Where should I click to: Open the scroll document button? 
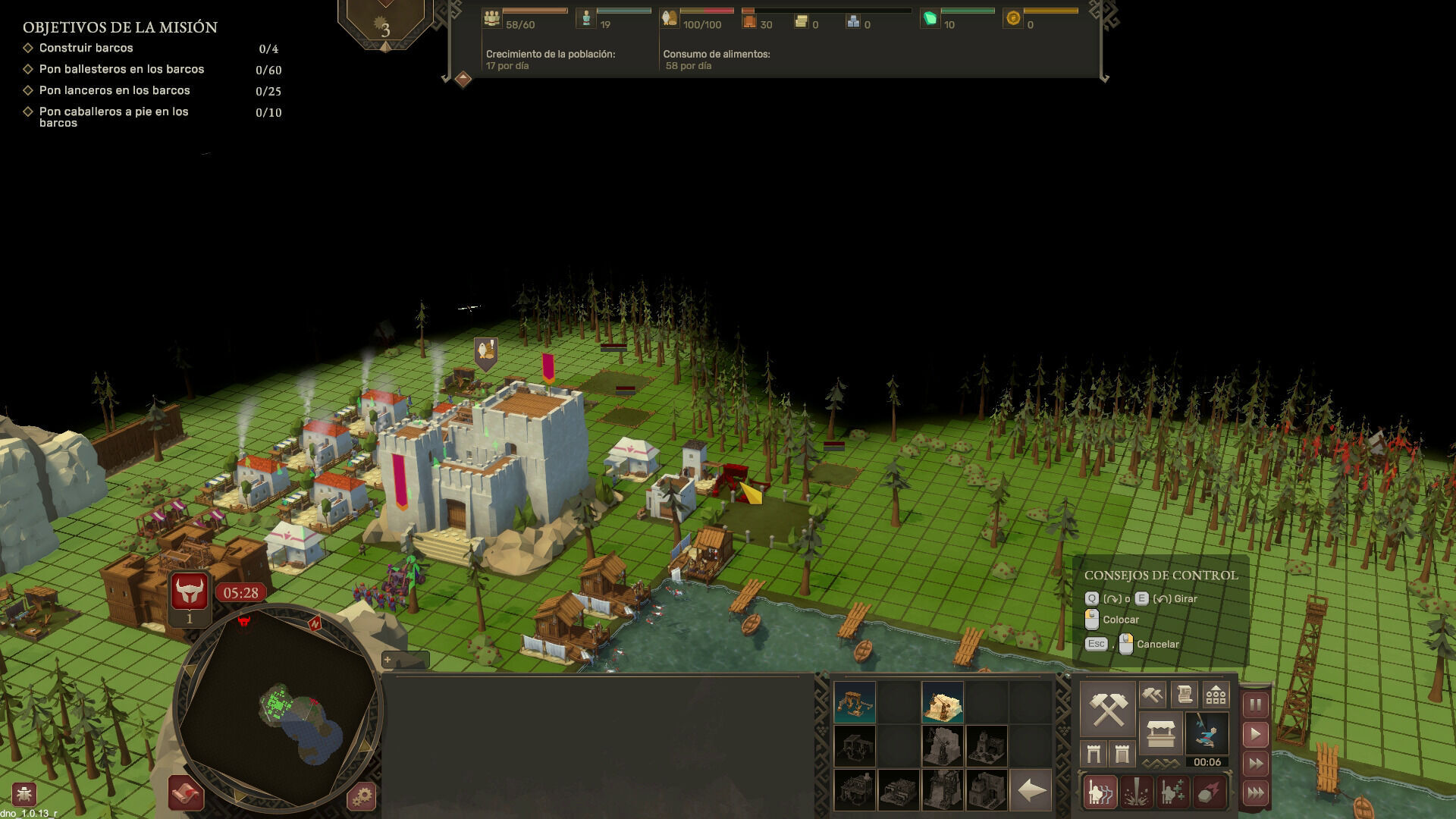click(x=1184, y=695)
